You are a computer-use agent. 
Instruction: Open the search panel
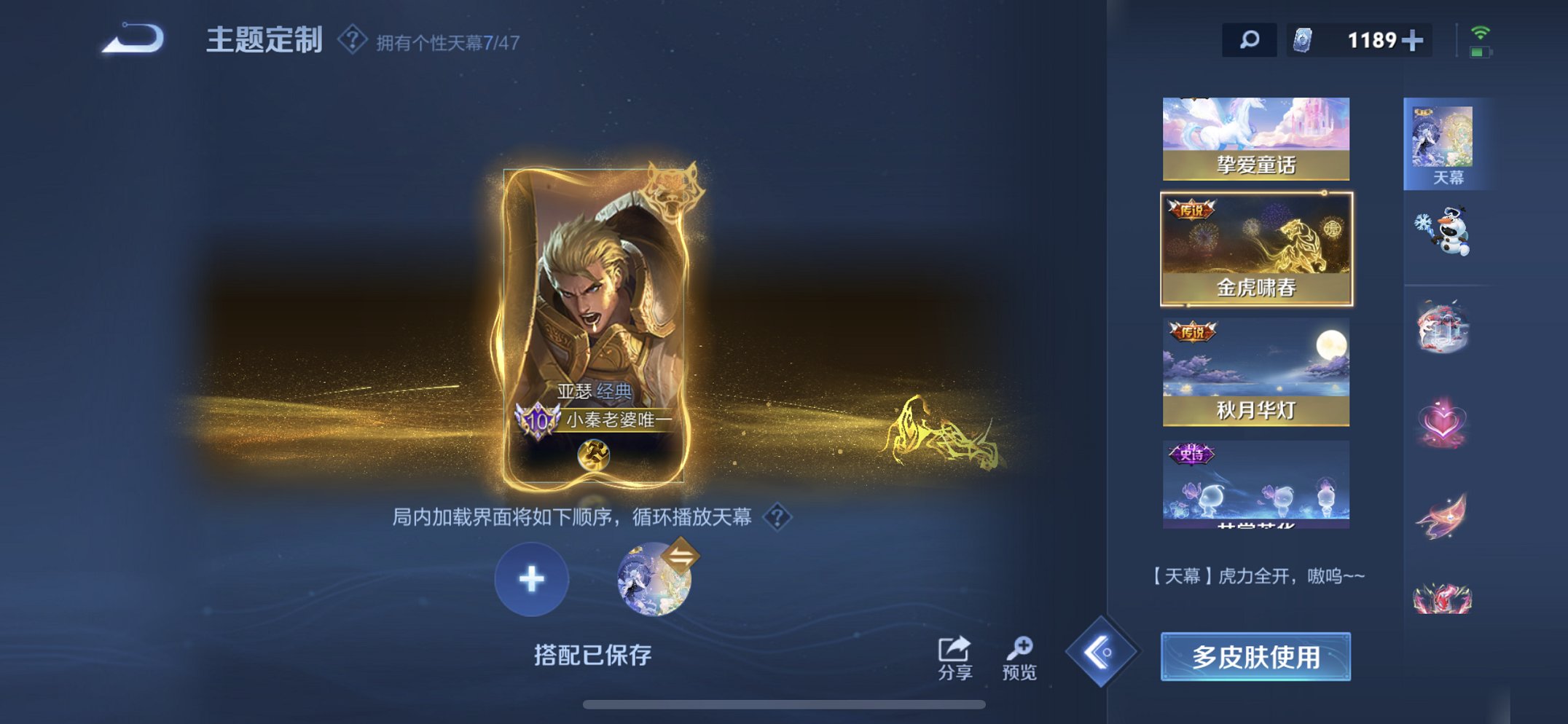[x=1250, y=40]
